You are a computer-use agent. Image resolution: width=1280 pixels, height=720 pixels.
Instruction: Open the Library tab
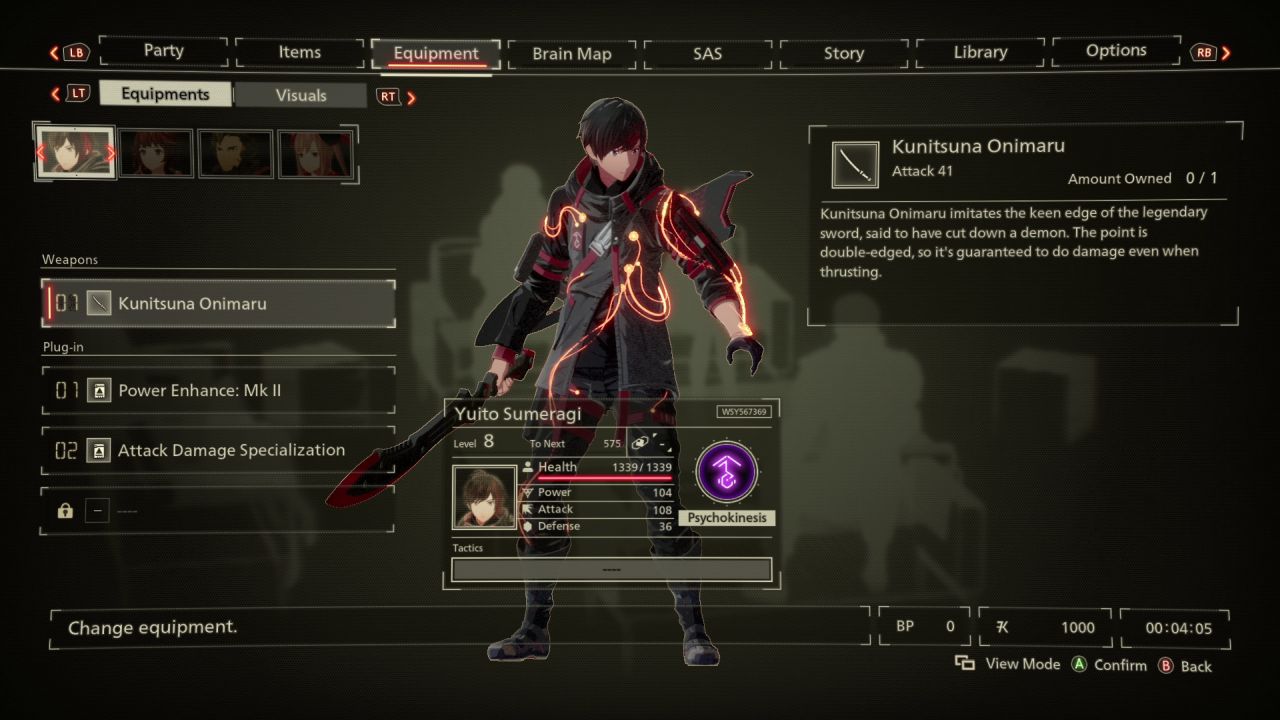coord(979,53)
